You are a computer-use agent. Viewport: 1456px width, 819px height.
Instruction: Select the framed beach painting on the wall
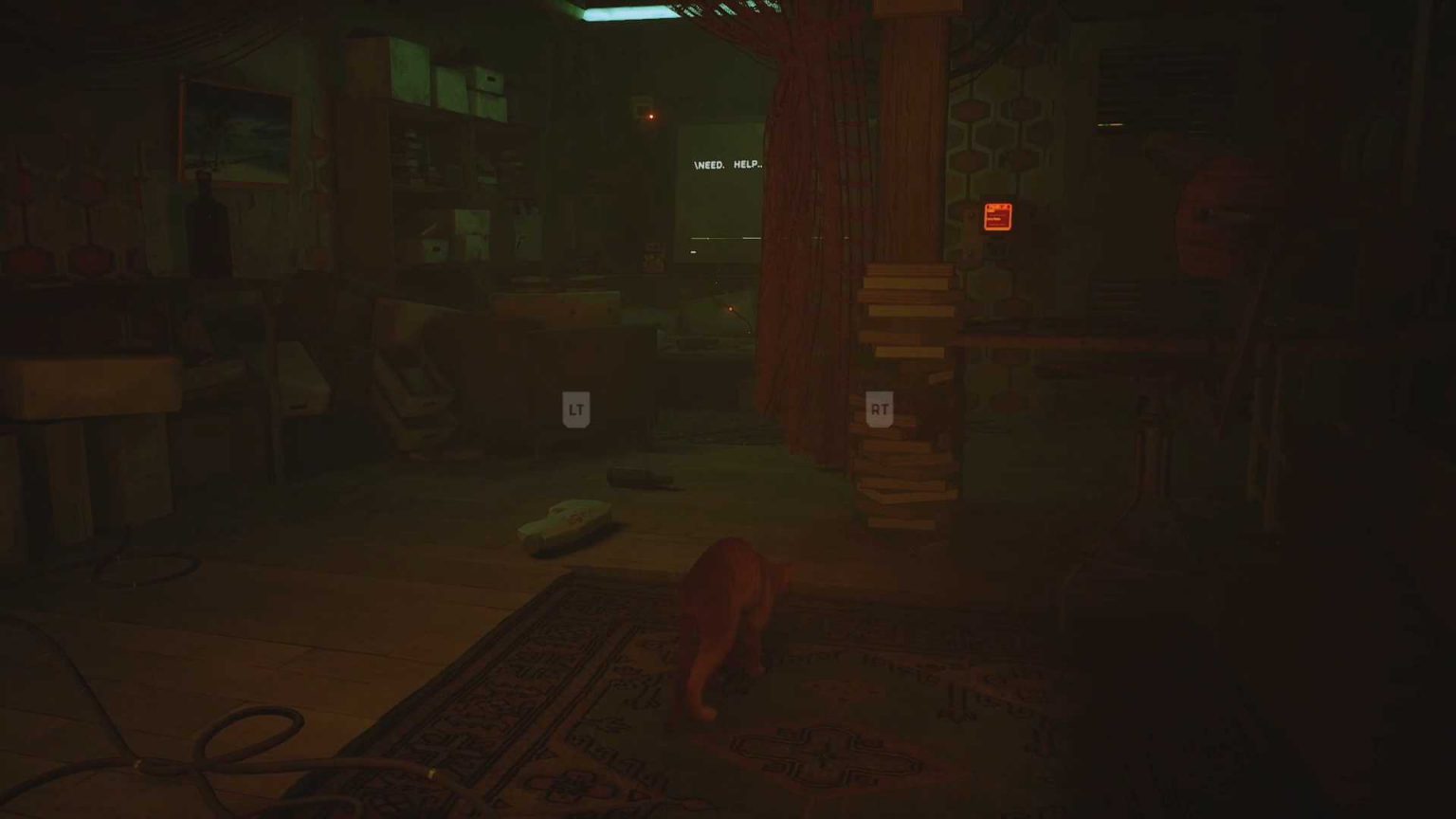(x=232, y=133)
